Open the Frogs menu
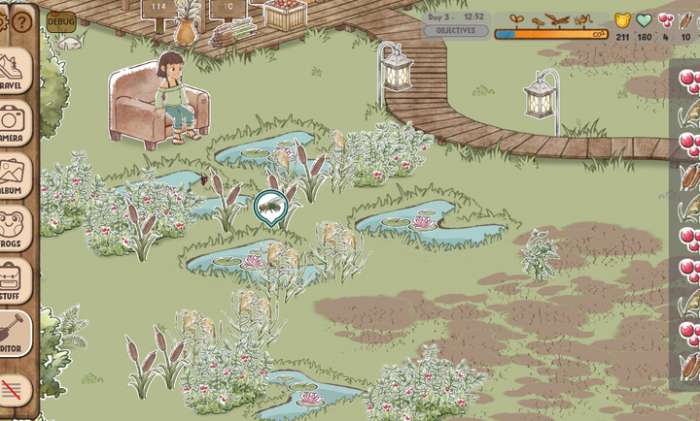The image size is (700, 421). pyautogui.click(x=14, y=228)
